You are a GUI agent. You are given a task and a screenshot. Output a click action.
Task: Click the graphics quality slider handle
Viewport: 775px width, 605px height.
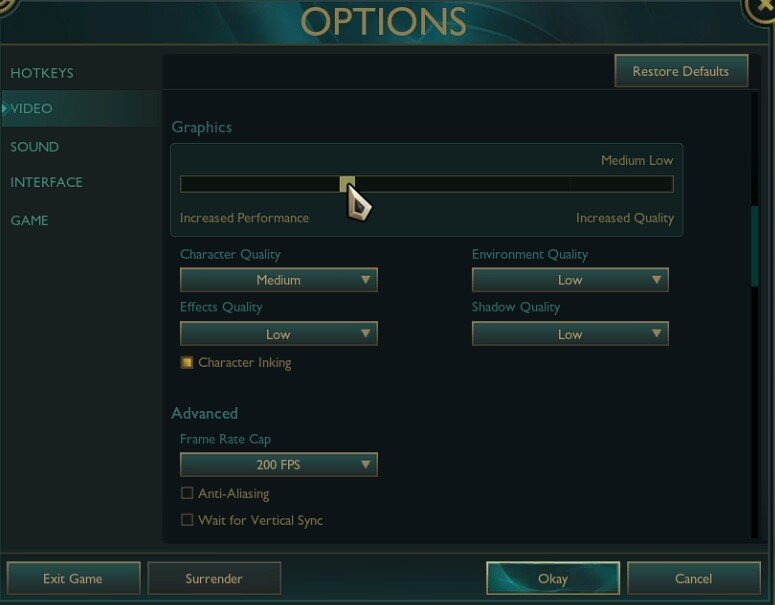[347, 184]
